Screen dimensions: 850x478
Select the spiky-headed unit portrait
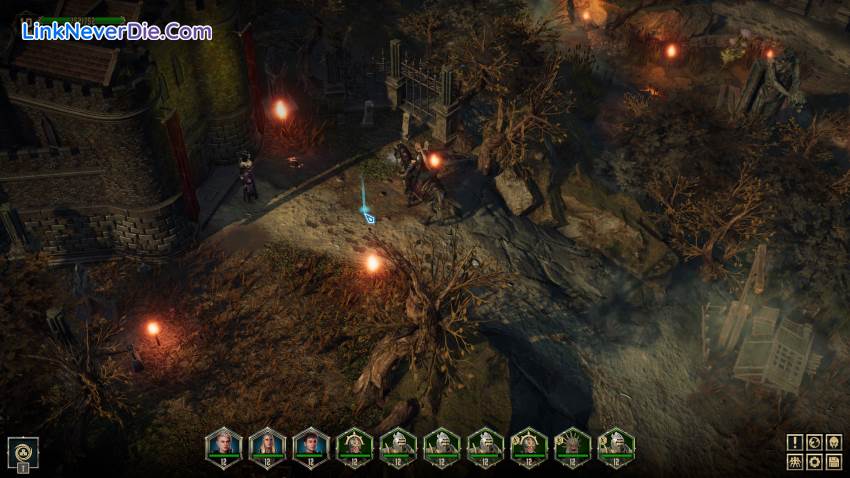572,444
